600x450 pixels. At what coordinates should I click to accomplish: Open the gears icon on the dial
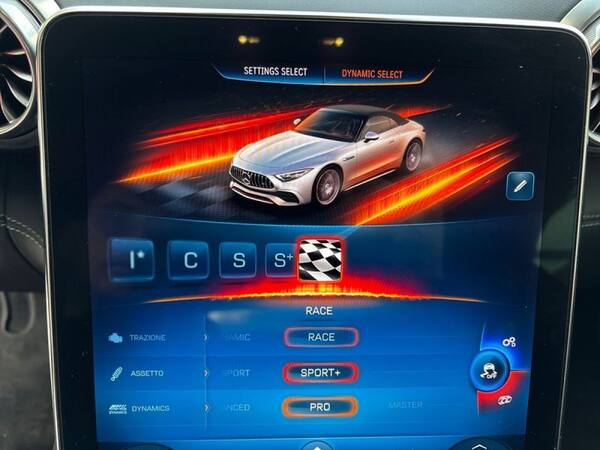click(509, 342)
